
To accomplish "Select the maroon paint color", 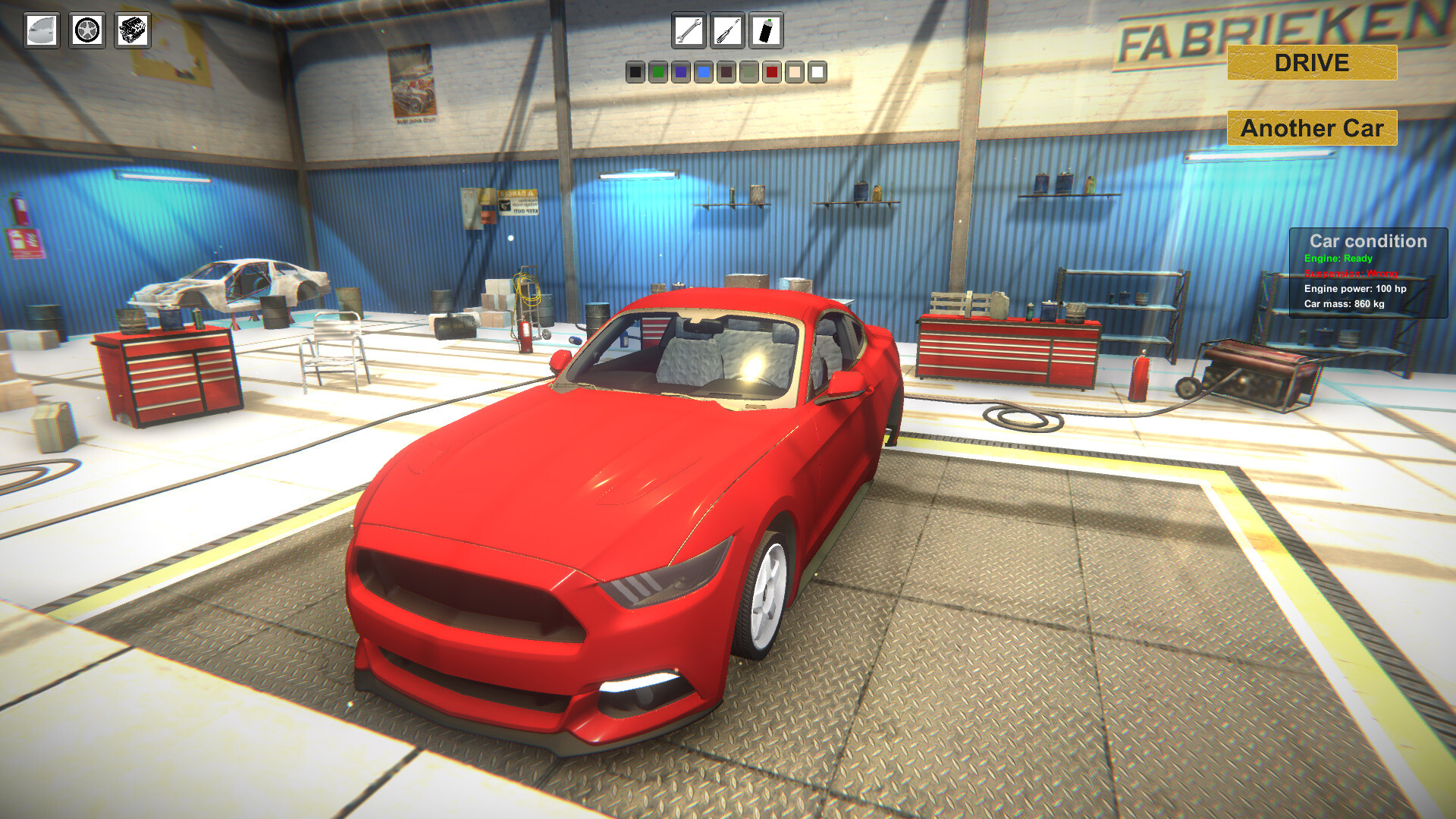I will coord(726,73).
